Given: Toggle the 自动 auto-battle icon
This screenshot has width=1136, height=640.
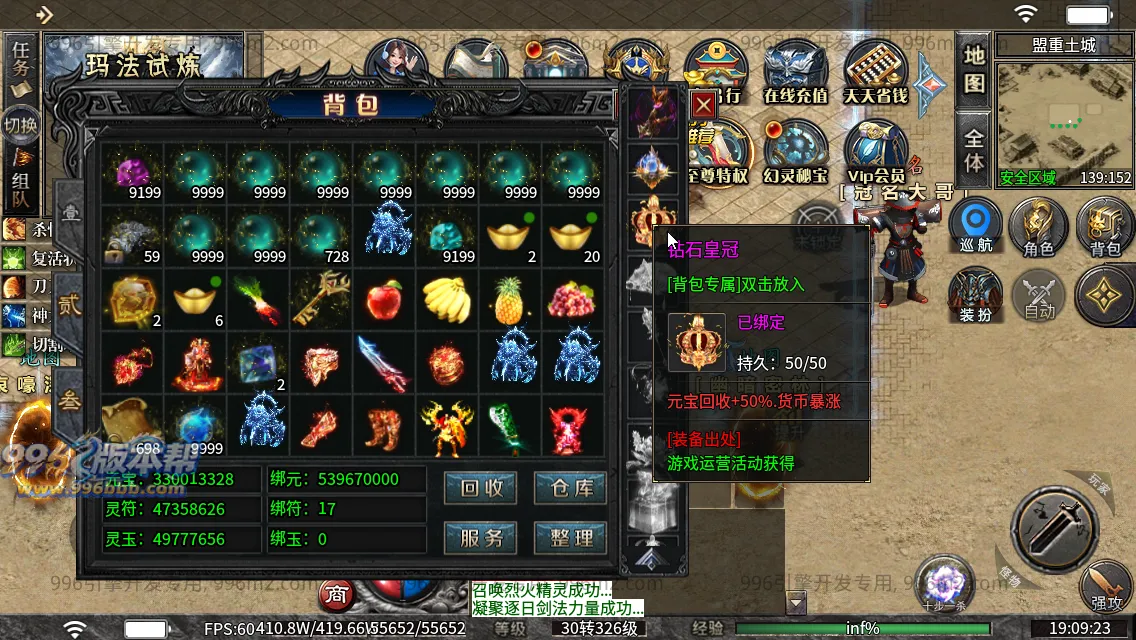Looking at the screenshot, I should 1039,297.
